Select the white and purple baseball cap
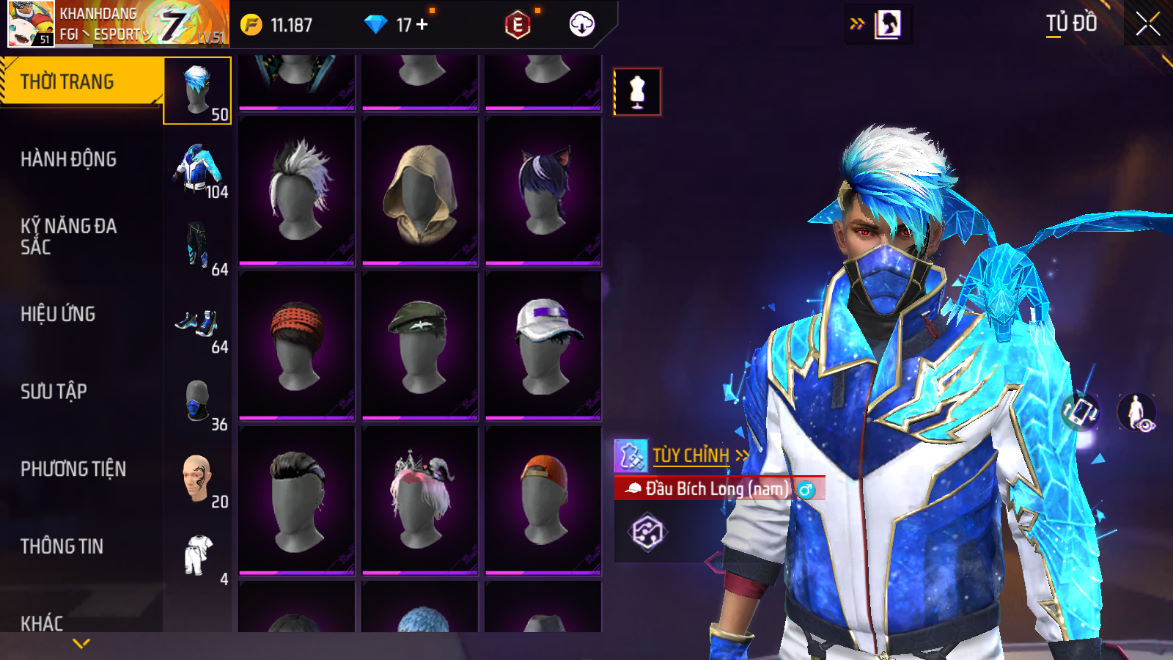 543,345
